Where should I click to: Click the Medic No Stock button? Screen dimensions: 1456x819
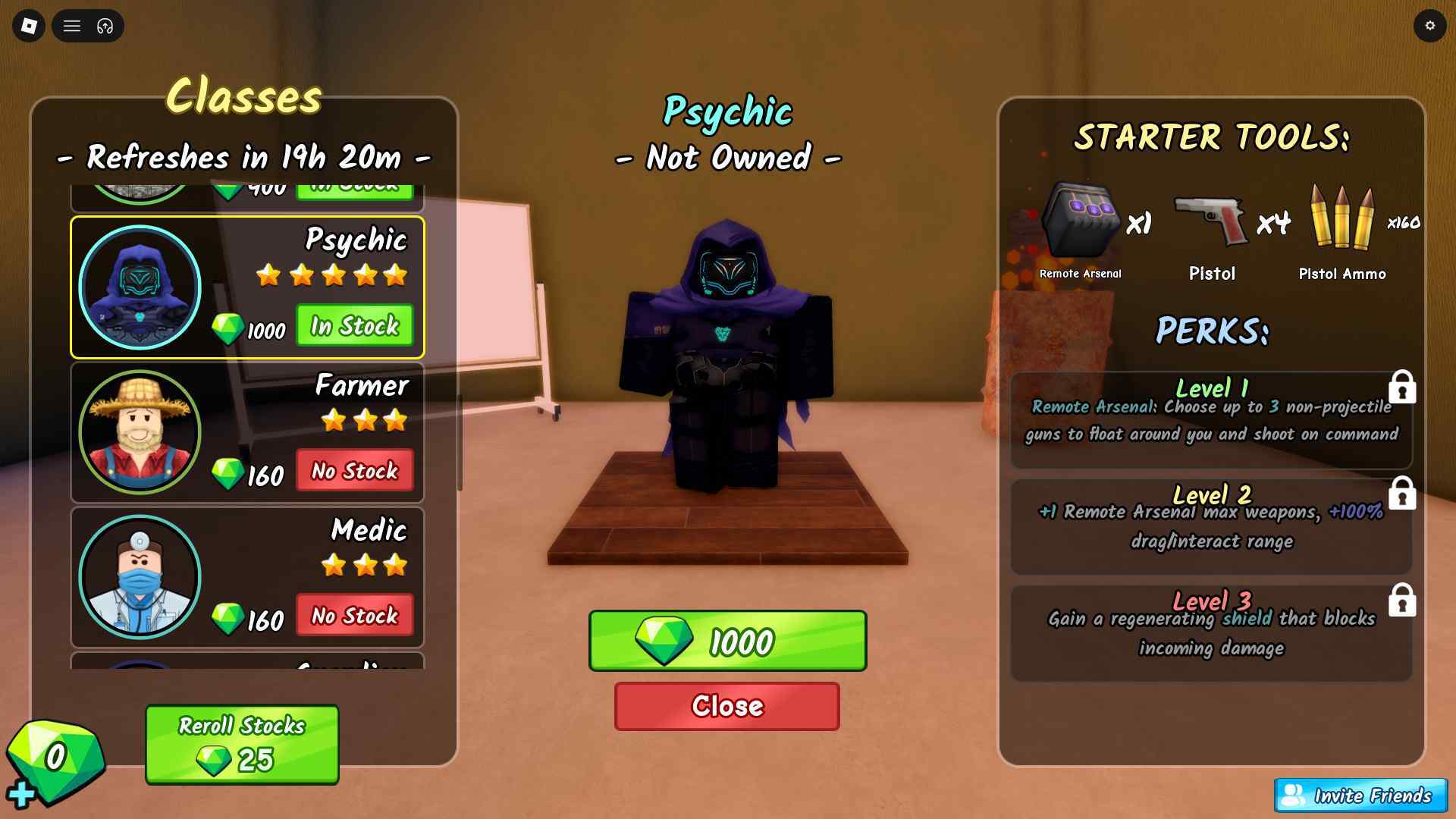(354, 616)
